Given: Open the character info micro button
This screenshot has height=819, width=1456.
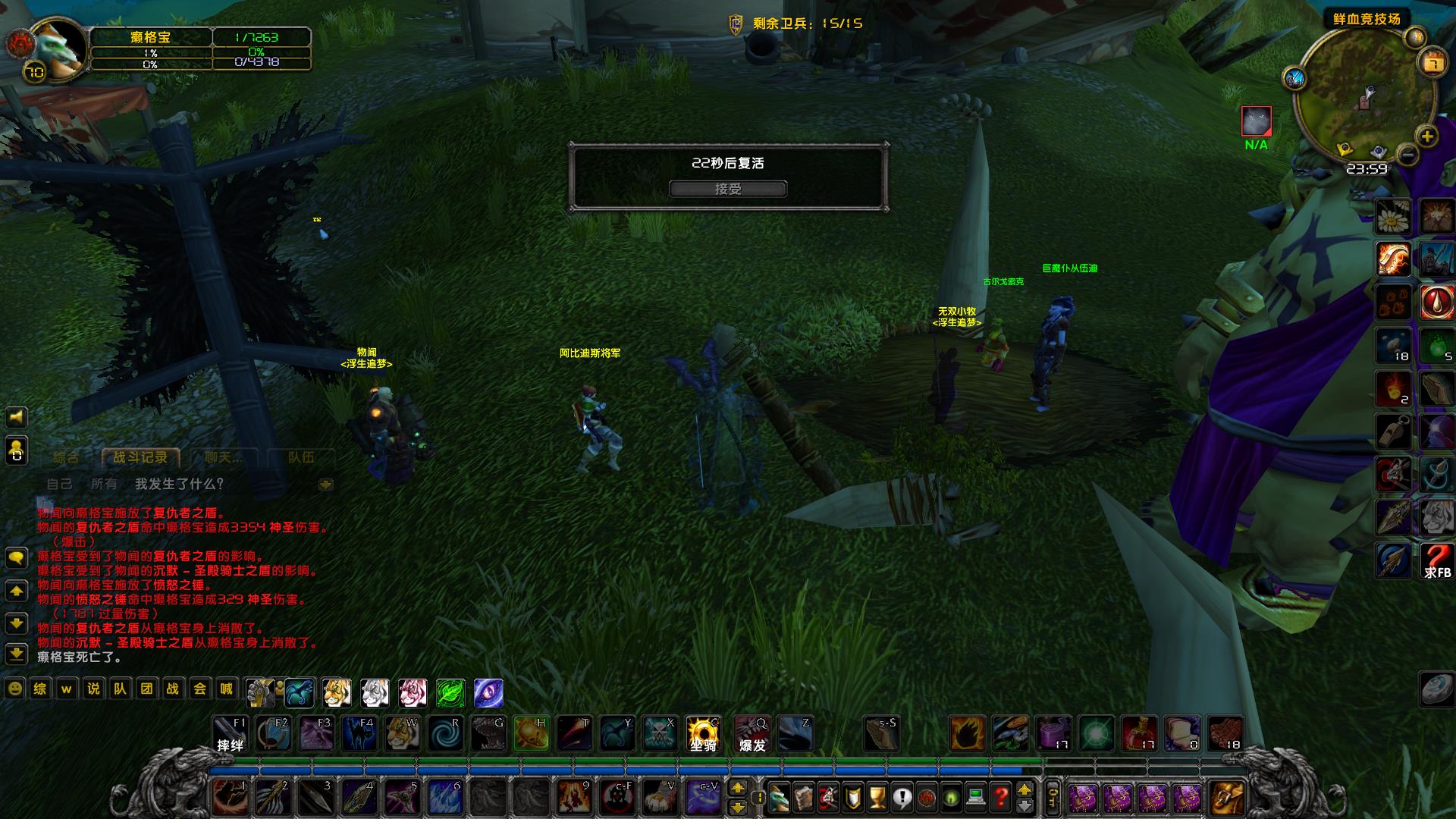Looking at the screenshot, I should click(x=780, y=798).
